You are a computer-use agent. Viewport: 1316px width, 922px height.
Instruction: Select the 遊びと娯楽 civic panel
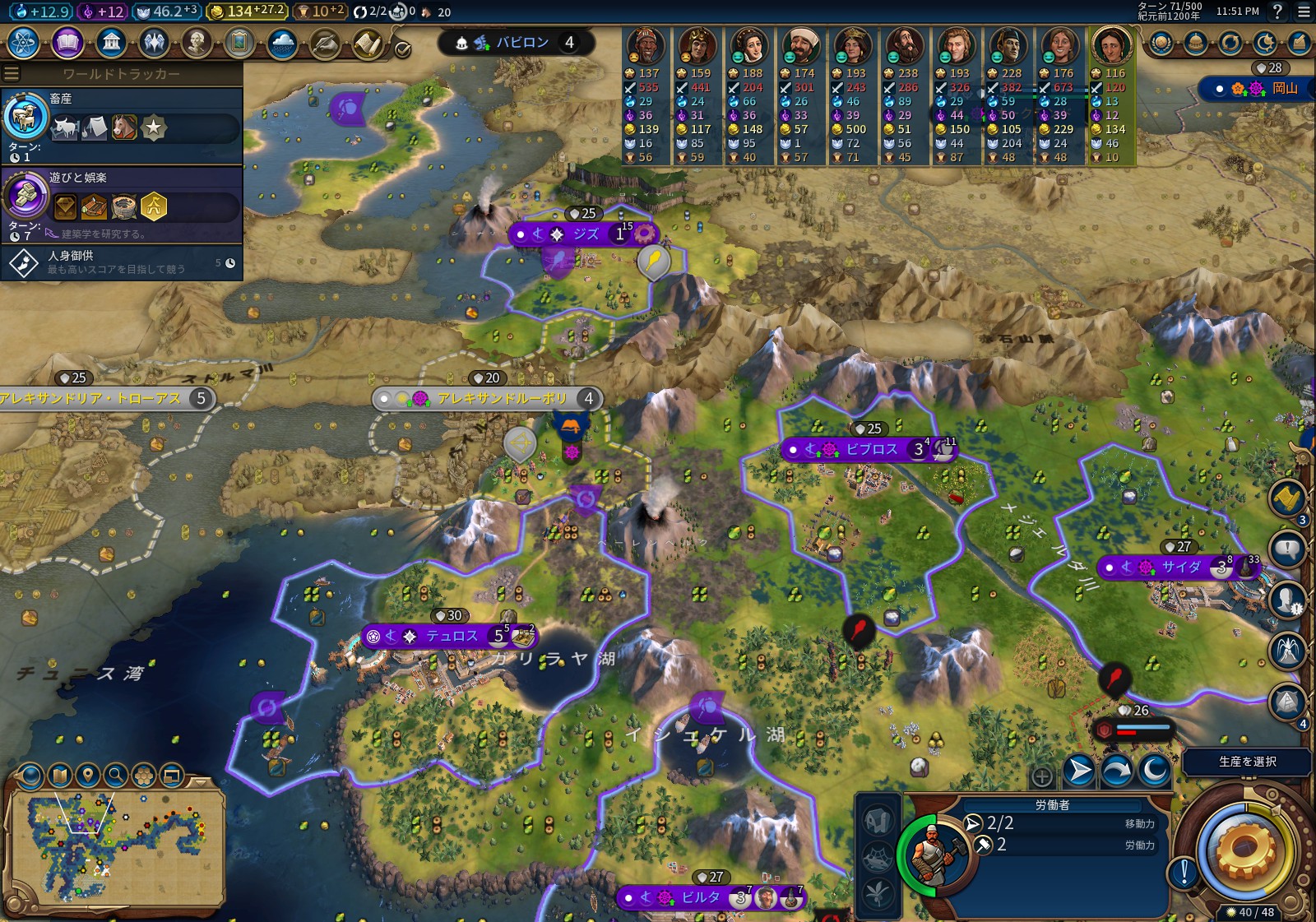tap(122, 204)
